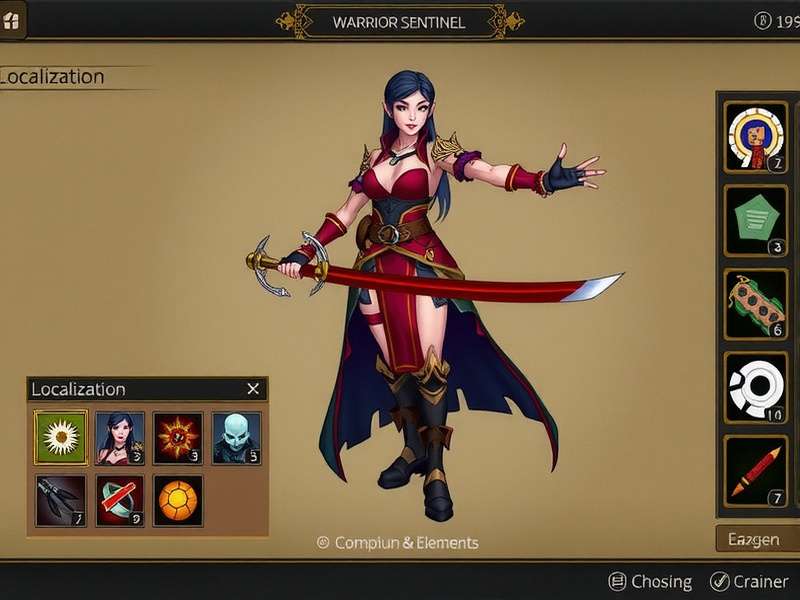This screenshot has width=800, height=600.
Task: Select the brown studded strap item
Action: [x=756, y=304]
